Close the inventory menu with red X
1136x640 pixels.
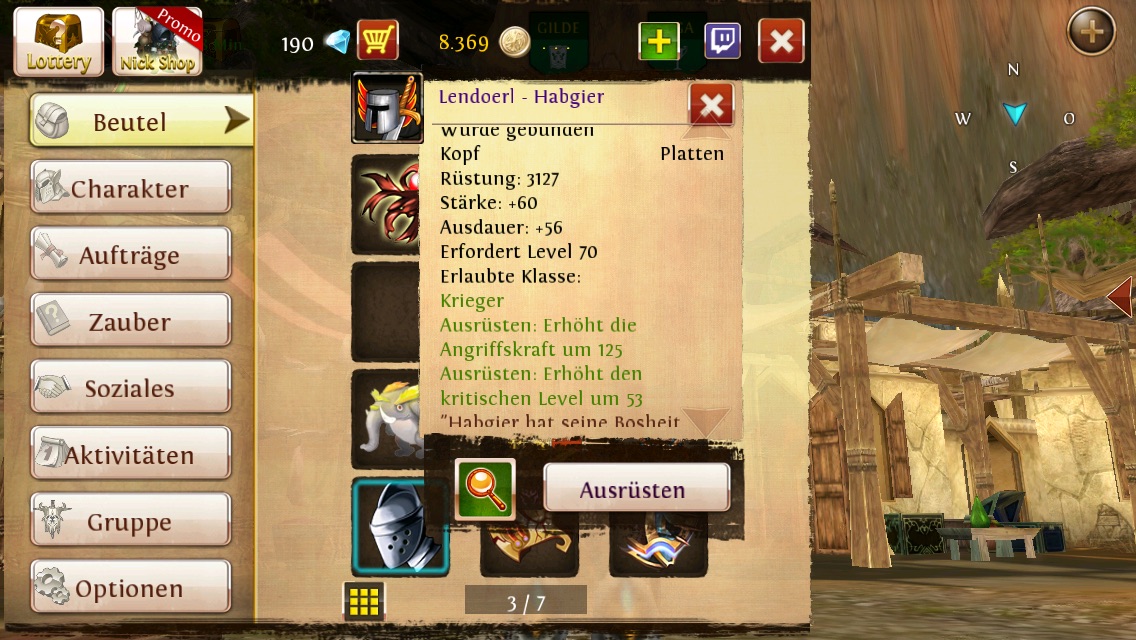781,41
